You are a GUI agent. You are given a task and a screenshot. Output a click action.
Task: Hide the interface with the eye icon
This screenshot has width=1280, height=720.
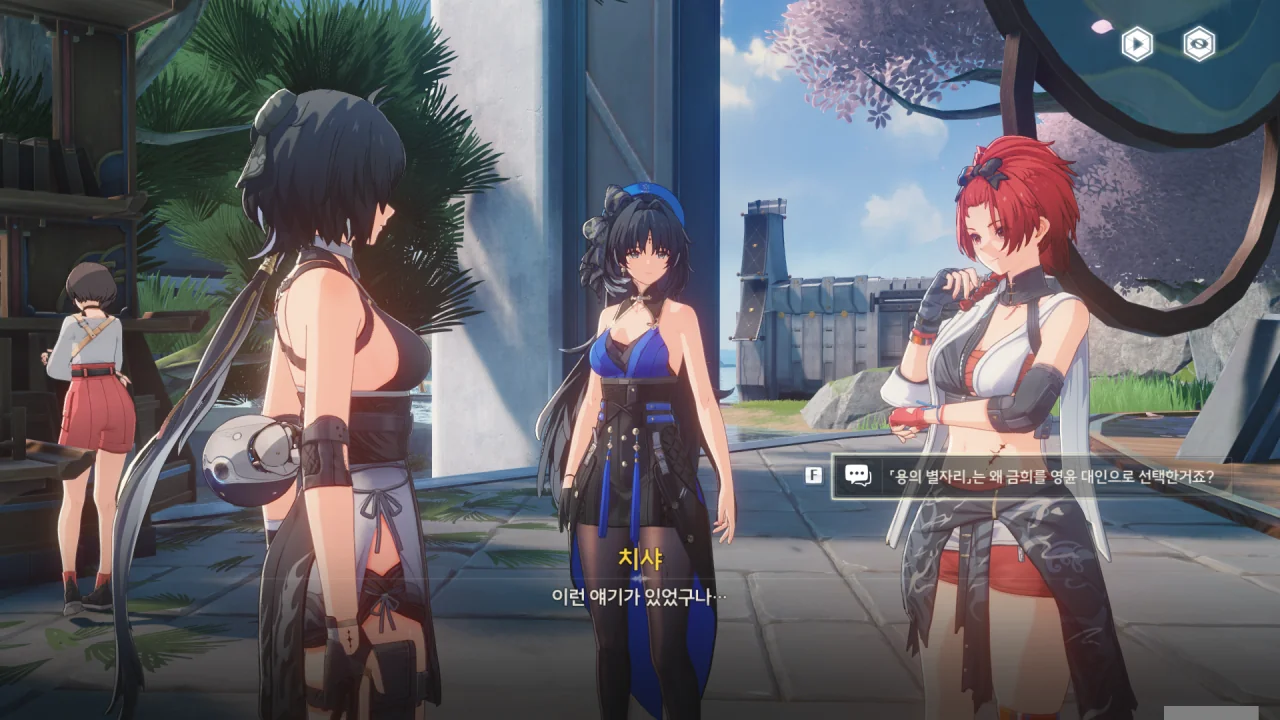click(x=1199, y=44)
